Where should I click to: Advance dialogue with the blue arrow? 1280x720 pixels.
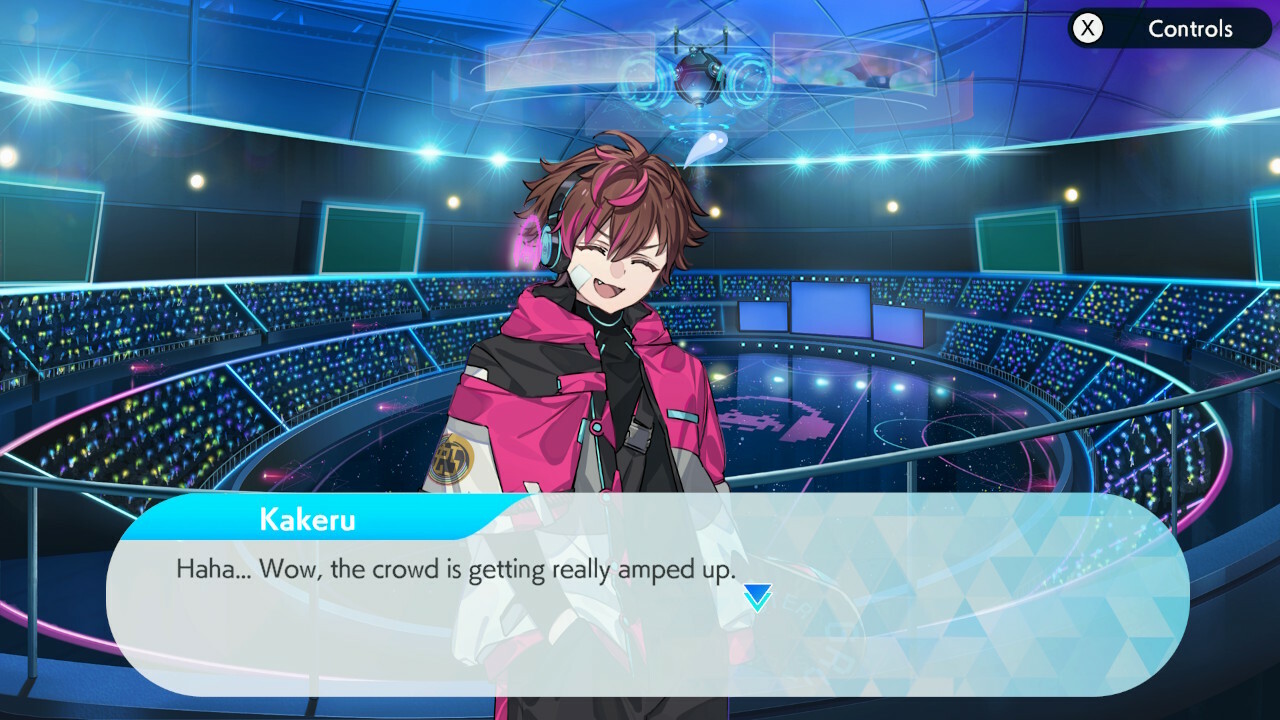pyautogui.click(x=757, y=598)
